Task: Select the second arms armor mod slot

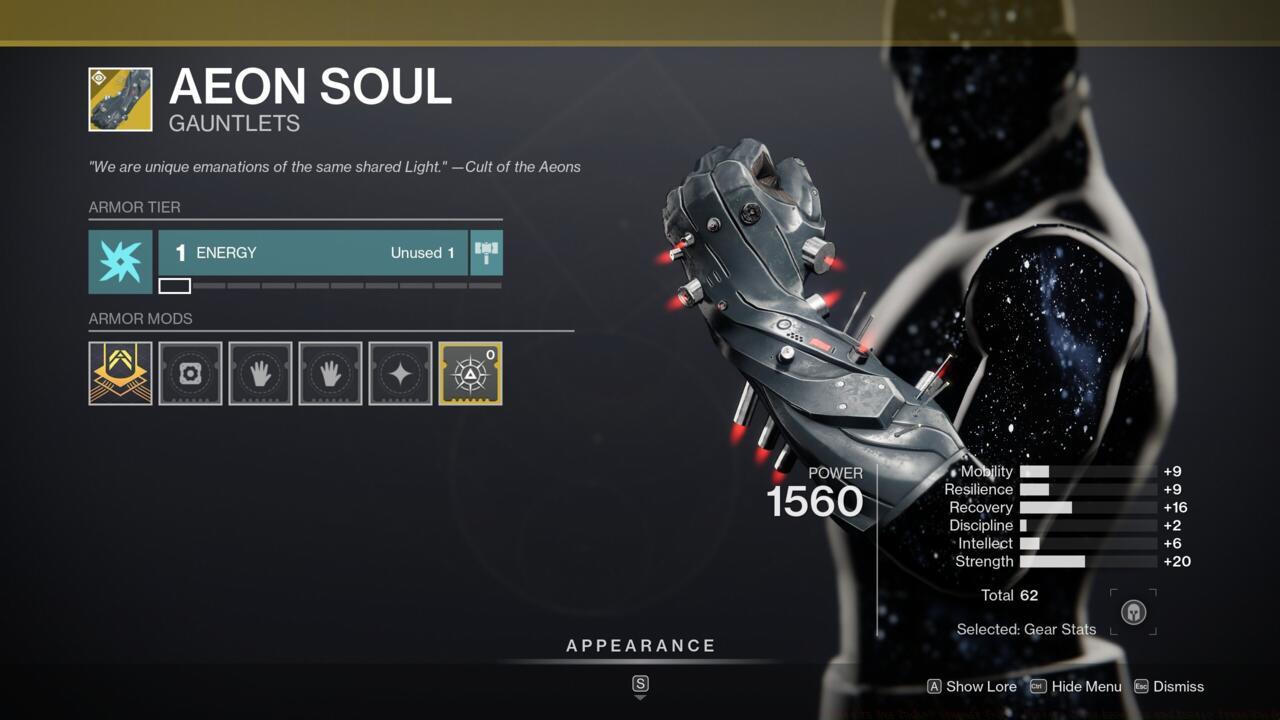Action: (330, 373)
